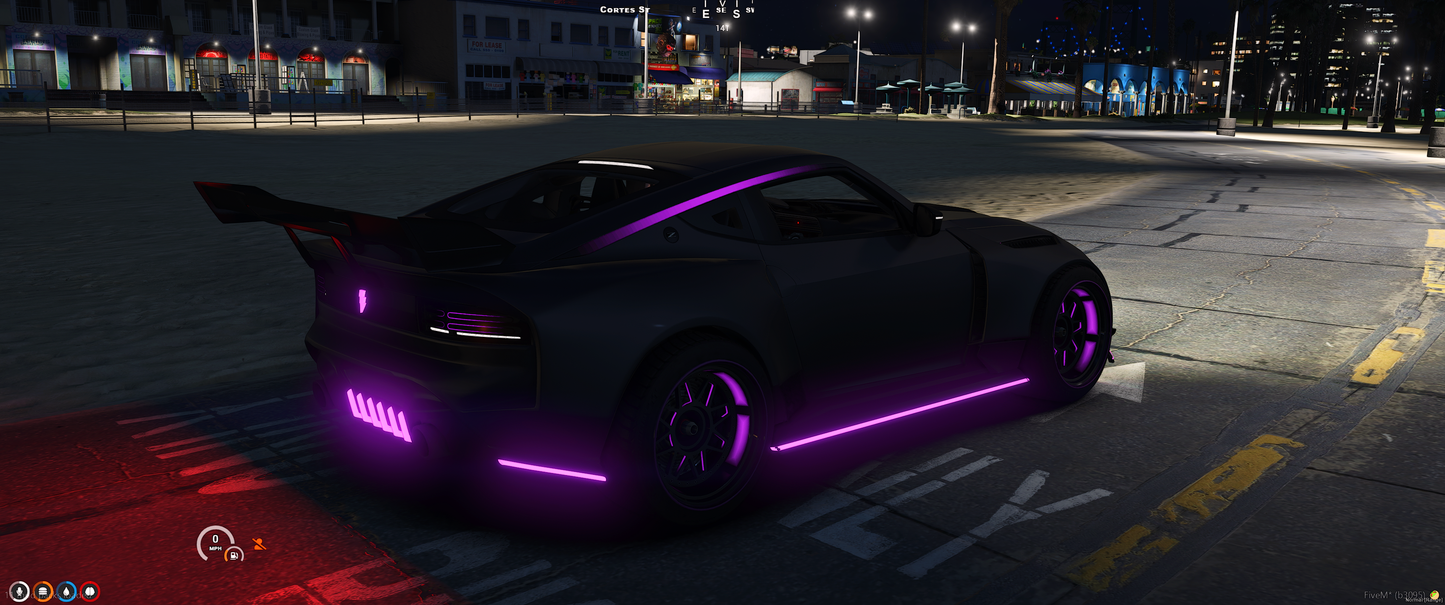Click the microphone voice status icon
The image size is (1445, 605).
pyautogui.click(x=19, y=592)
